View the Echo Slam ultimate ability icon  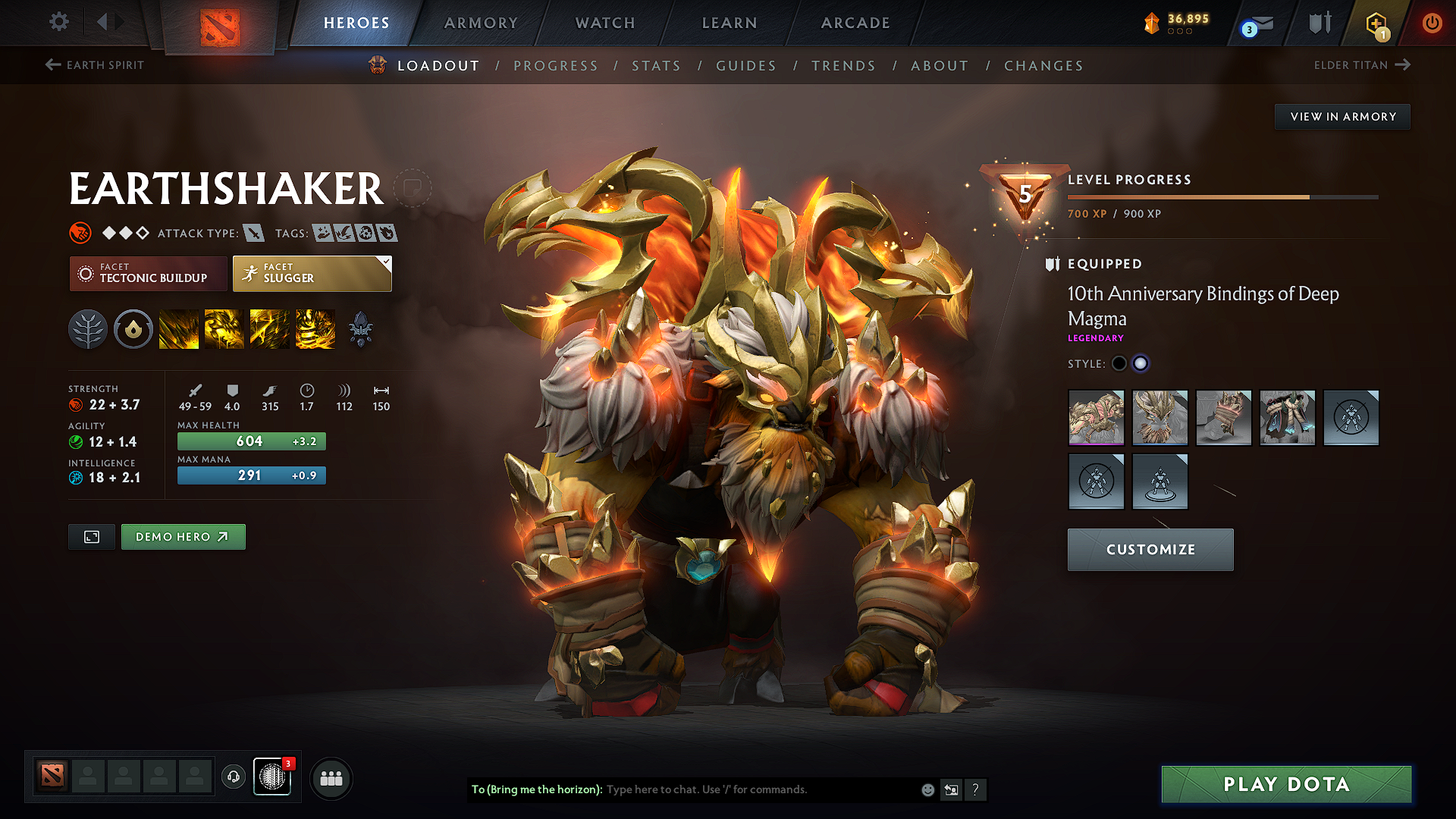click(315, 328)
